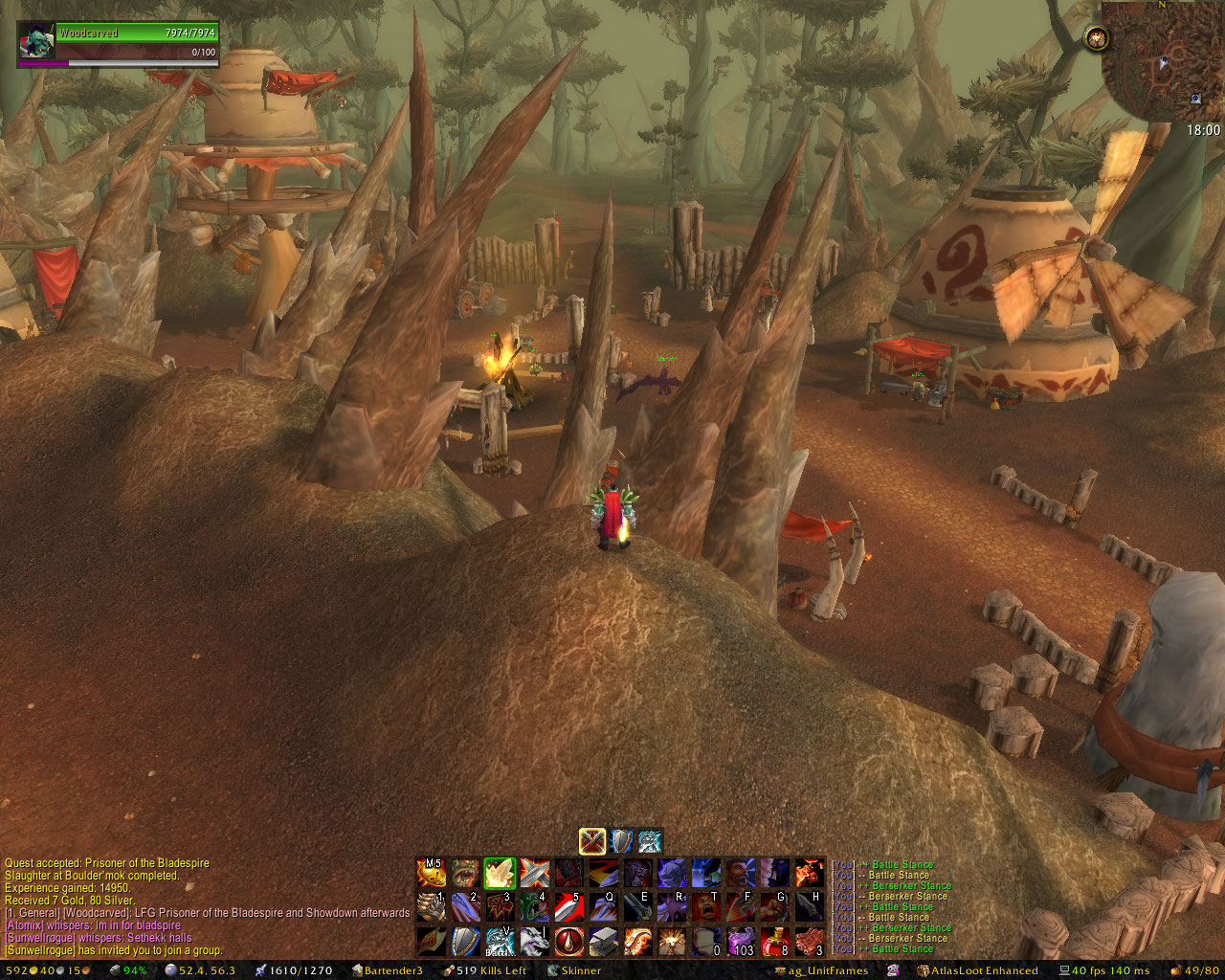The width and height of the screenshot is (1225, 980).
Task: Click the Woodcarved player portrait frame
Action: 37,44
